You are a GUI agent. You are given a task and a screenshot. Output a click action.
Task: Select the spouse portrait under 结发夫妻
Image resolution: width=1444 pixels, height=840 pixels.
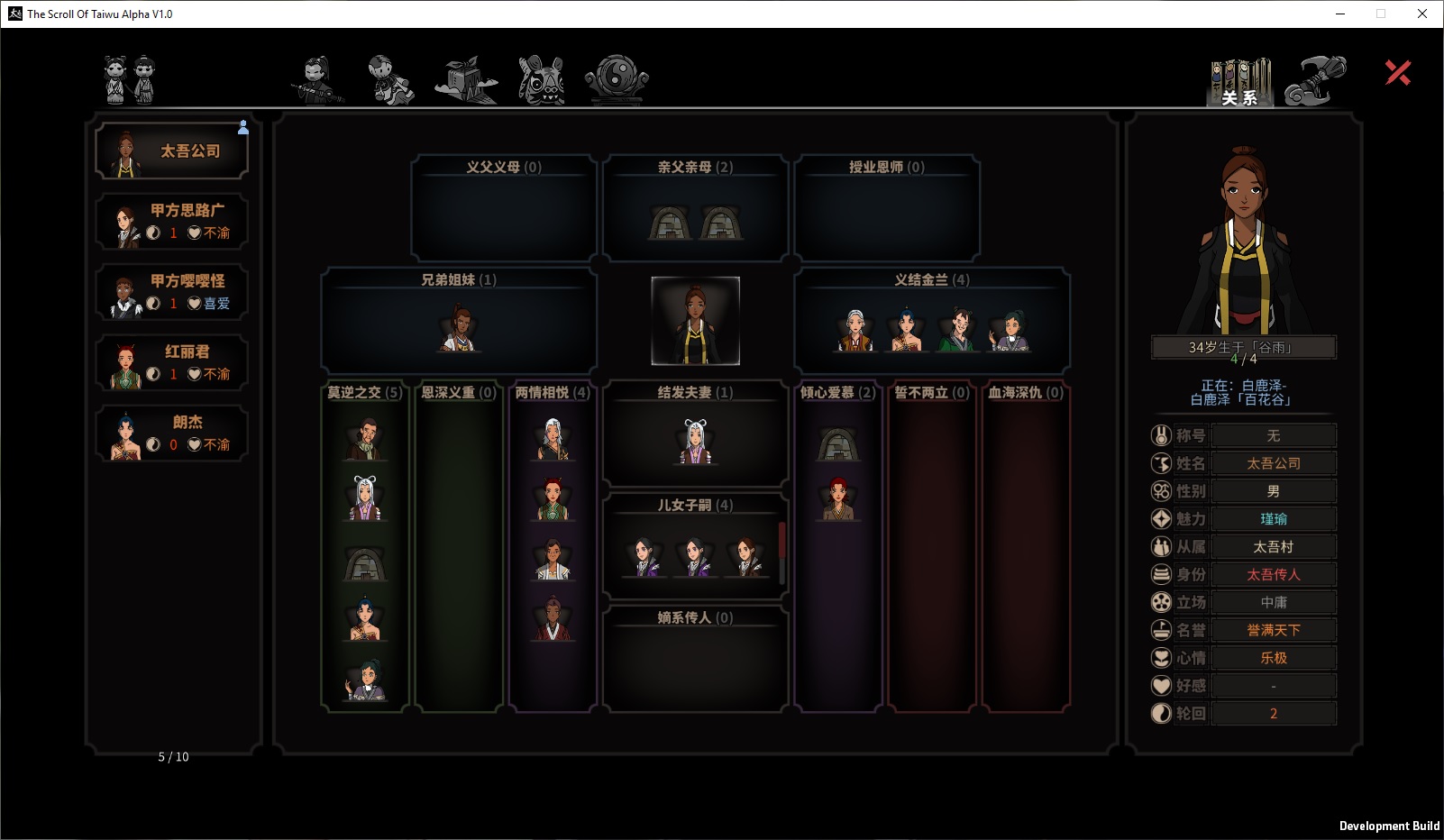point(695,442)
